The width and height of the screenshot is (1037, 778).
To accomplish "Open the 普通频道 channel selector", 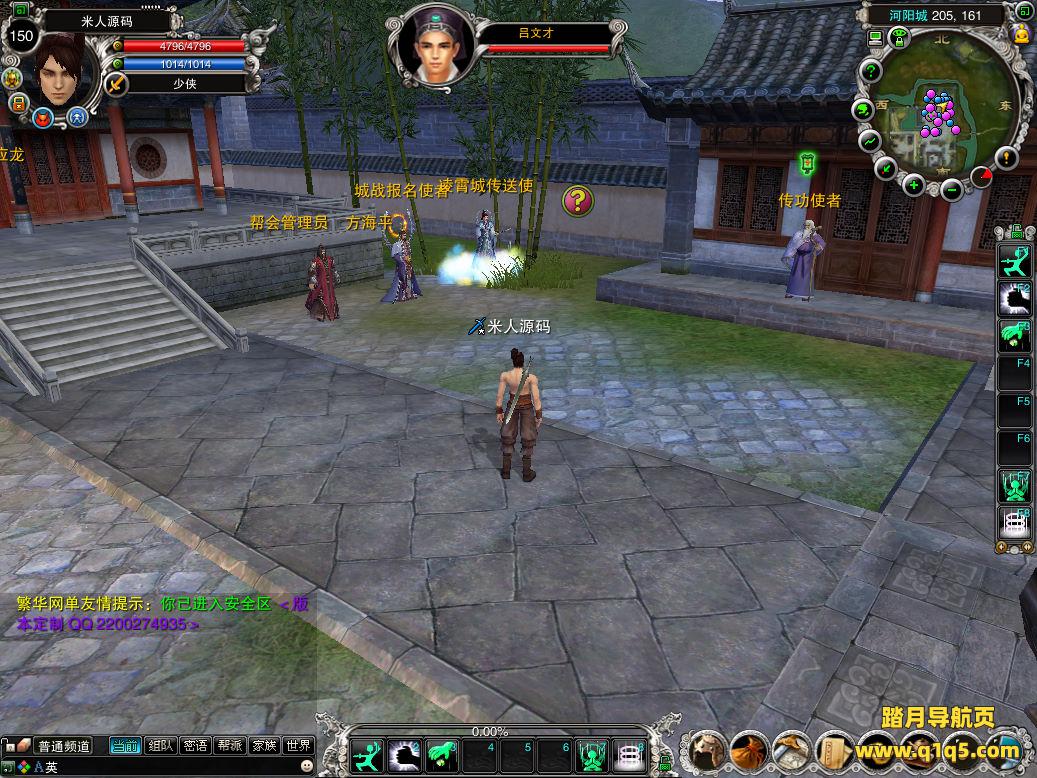I will pyautogui.click(x=63, y=746).
